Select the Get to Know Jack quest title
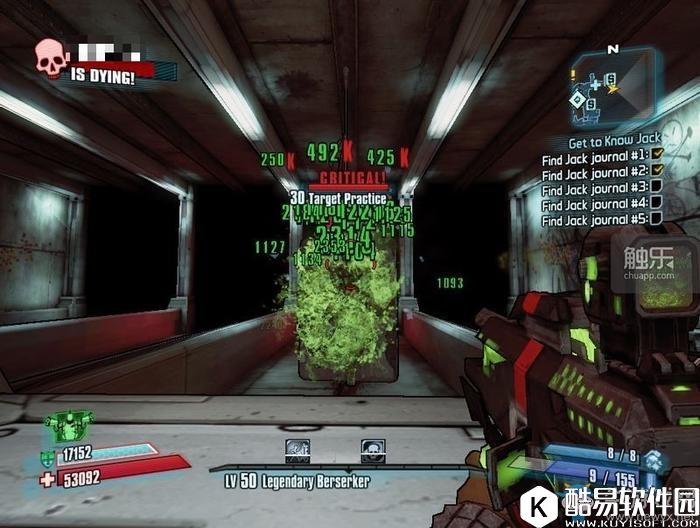The height and width of the screenshot is (528, 700). pyautogui.click(x=615, y=142)
